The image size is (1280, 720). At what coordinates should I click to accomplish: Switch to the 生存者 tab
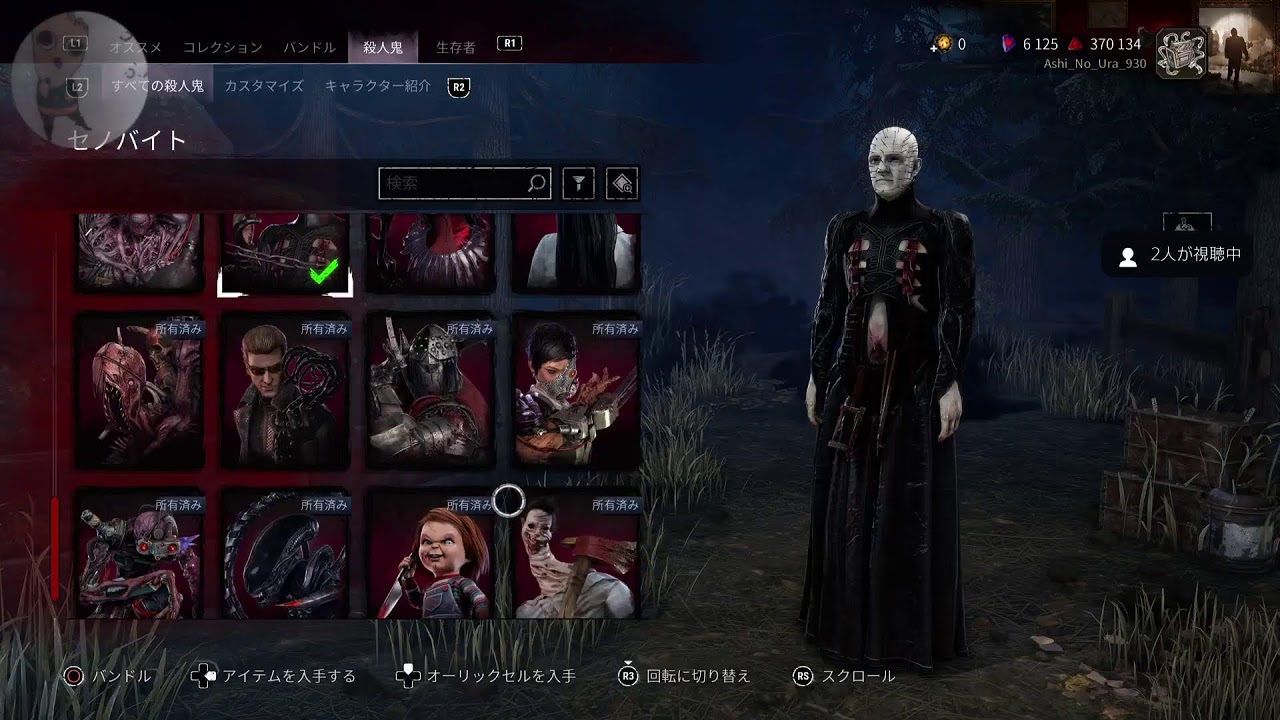point(455,47)
